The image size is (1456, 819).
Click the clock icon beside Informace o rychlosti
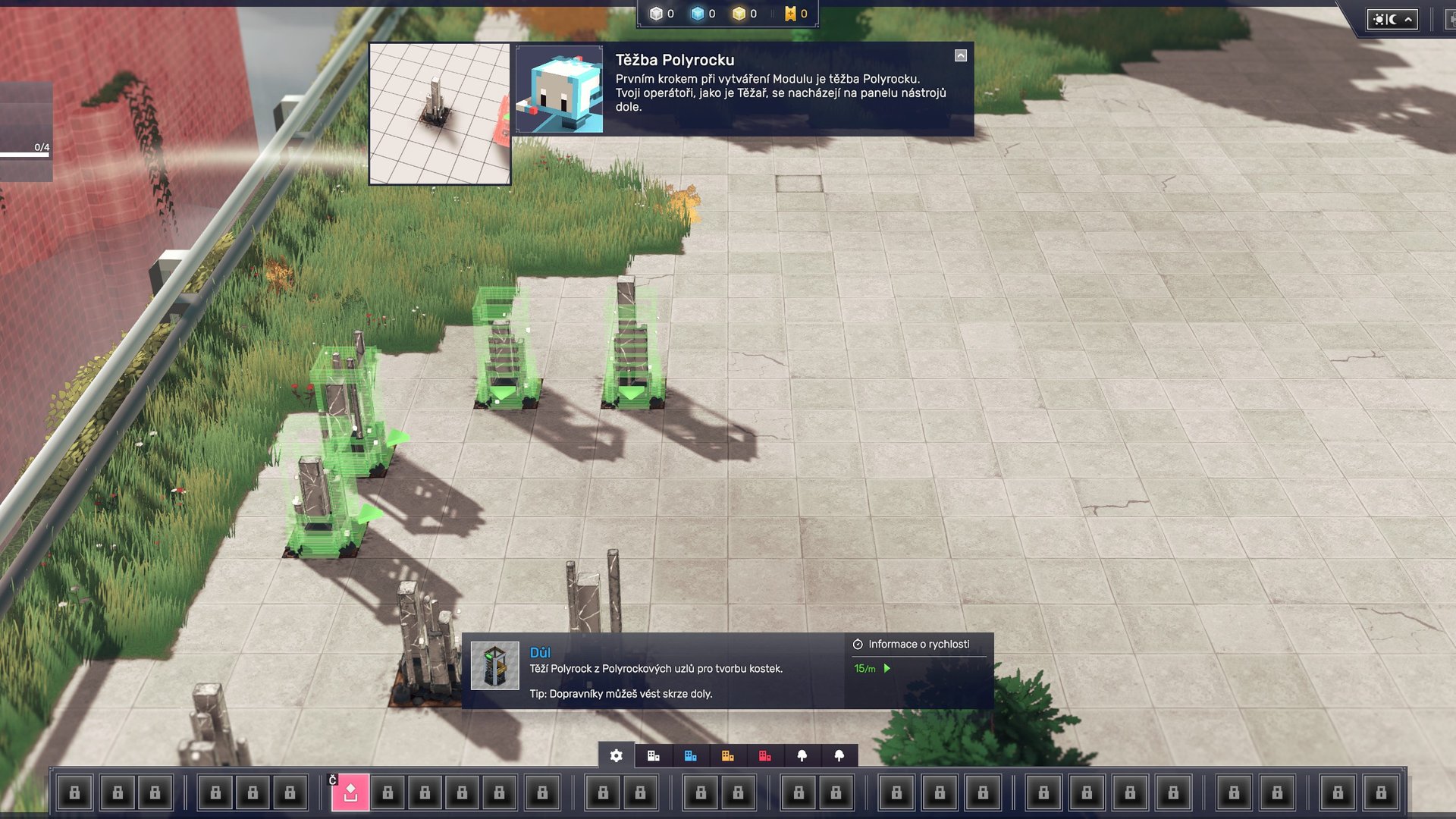pyautogui.click(x=858, y=645)
